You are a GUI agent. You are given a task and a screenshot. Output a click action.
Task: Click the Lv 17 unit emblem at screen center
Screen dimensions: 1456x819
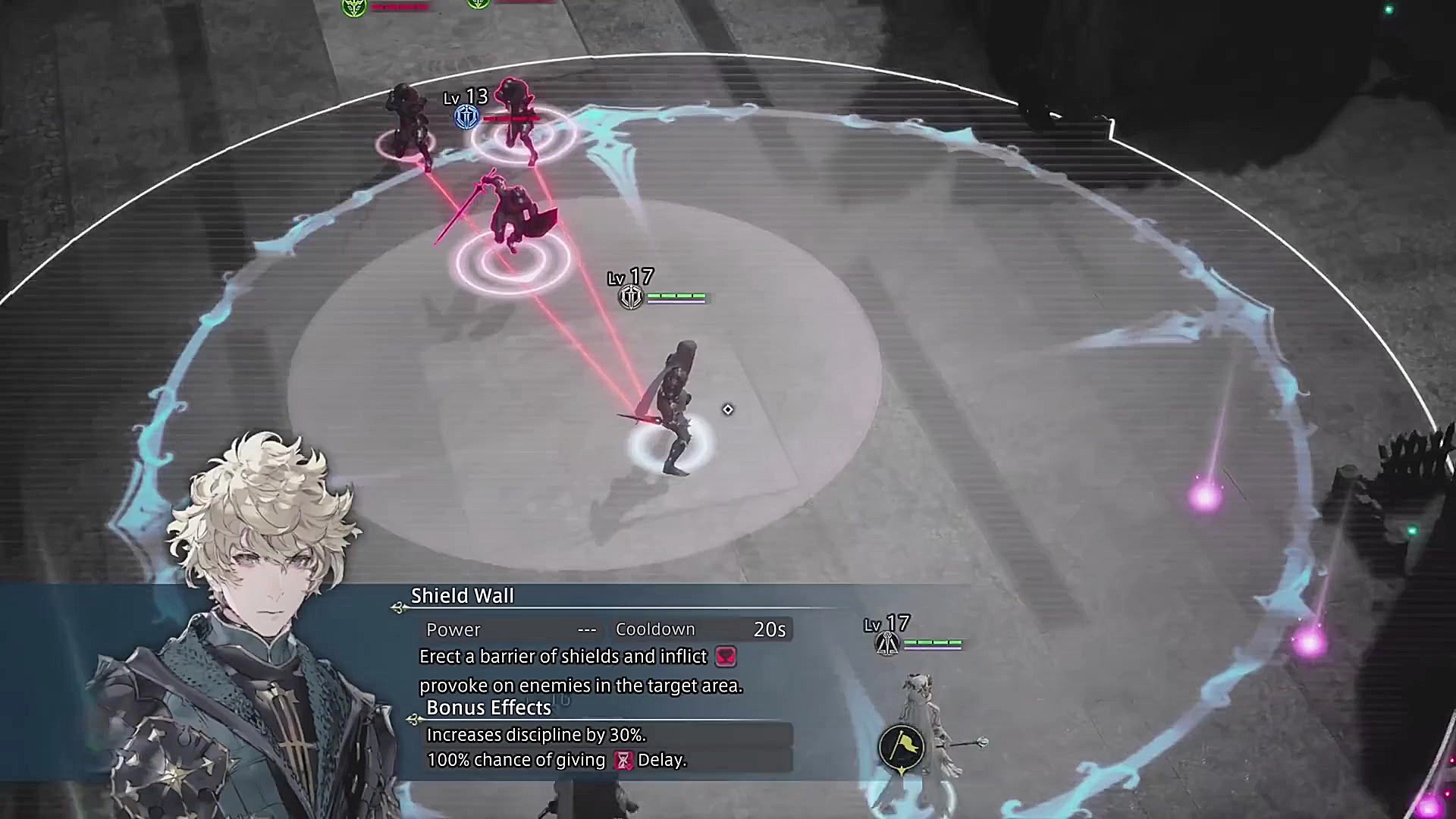[630, 297]
